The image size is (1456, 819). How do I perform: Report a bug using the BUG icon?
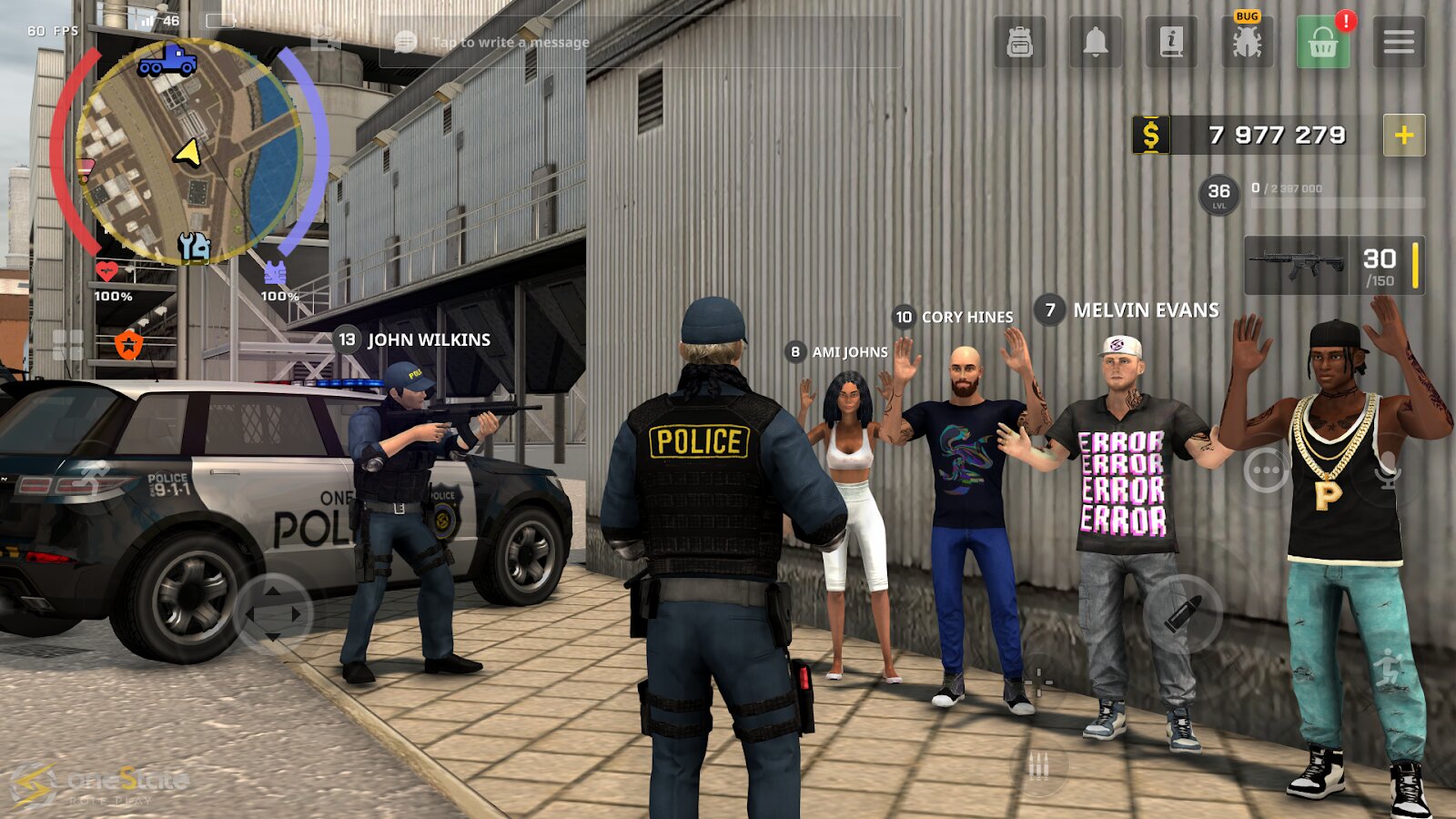1247,42
